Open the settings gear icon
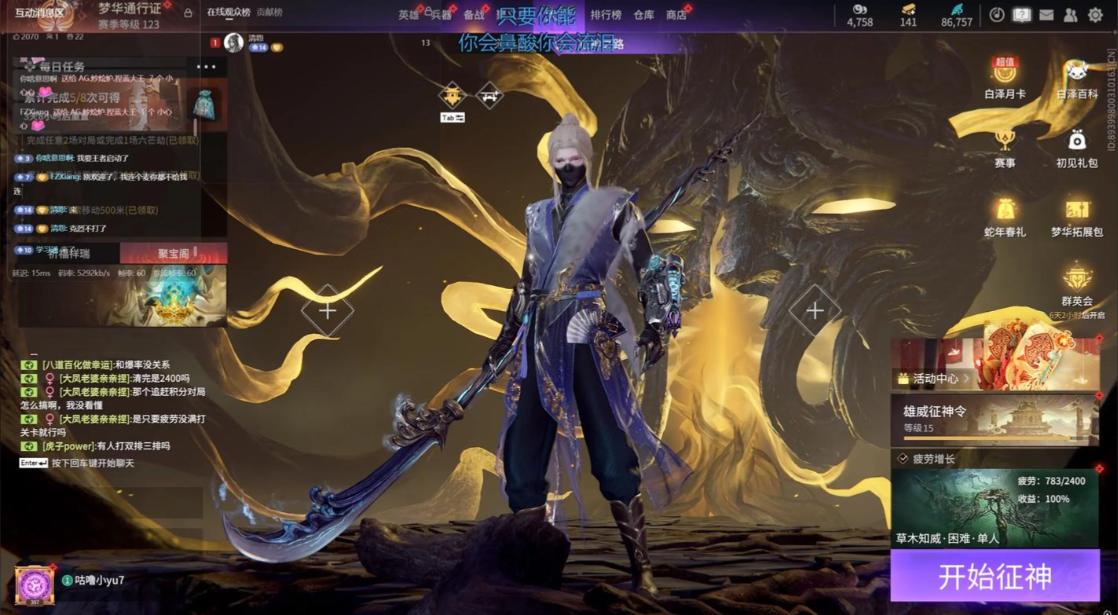 (x=1095, y=15)
